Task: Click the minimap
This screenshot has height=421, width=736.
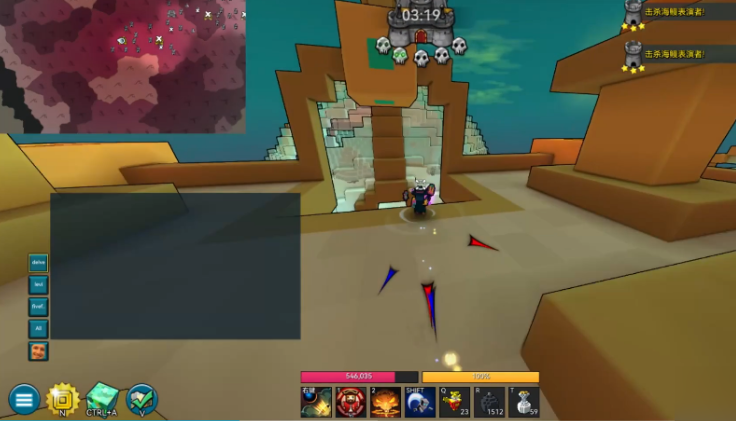Action: coord(122,66)
